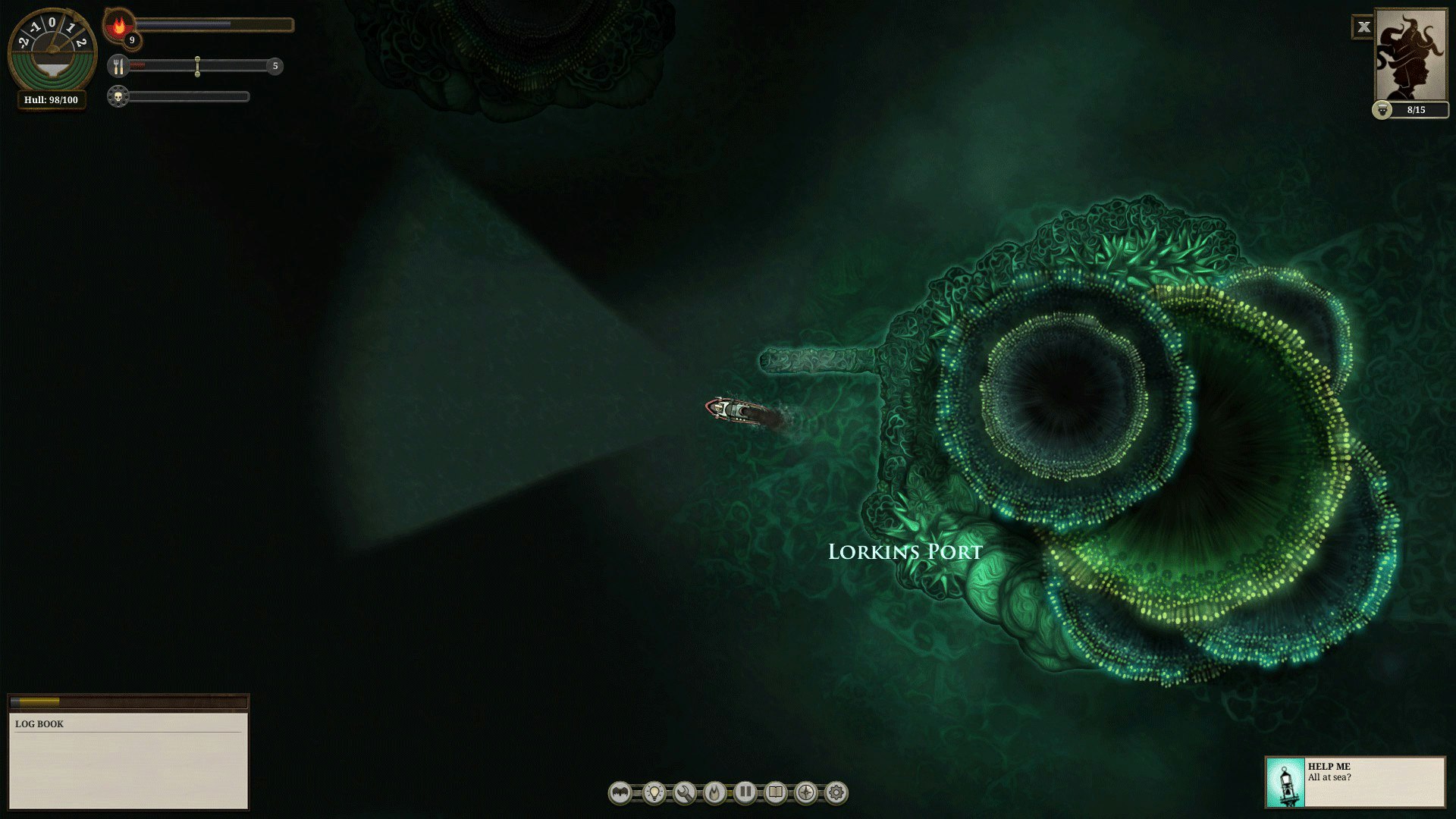Click the flame icon to burn fuel supplies
Image resolution: width=1456 pixels, height=819 pixels.
click(x=714, y=793)
